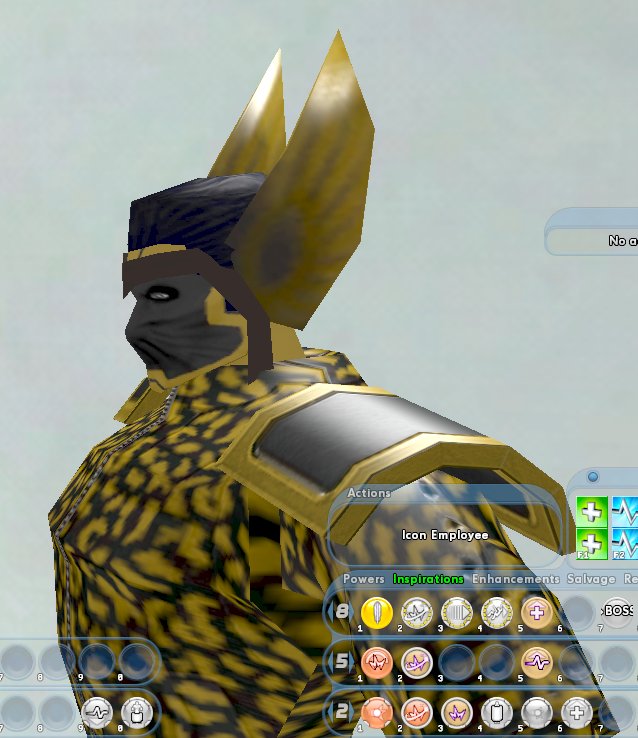Screen dimensions: 638x738
Task: Click the grey heartbeat power in left tray
Action: click(97, 711)
